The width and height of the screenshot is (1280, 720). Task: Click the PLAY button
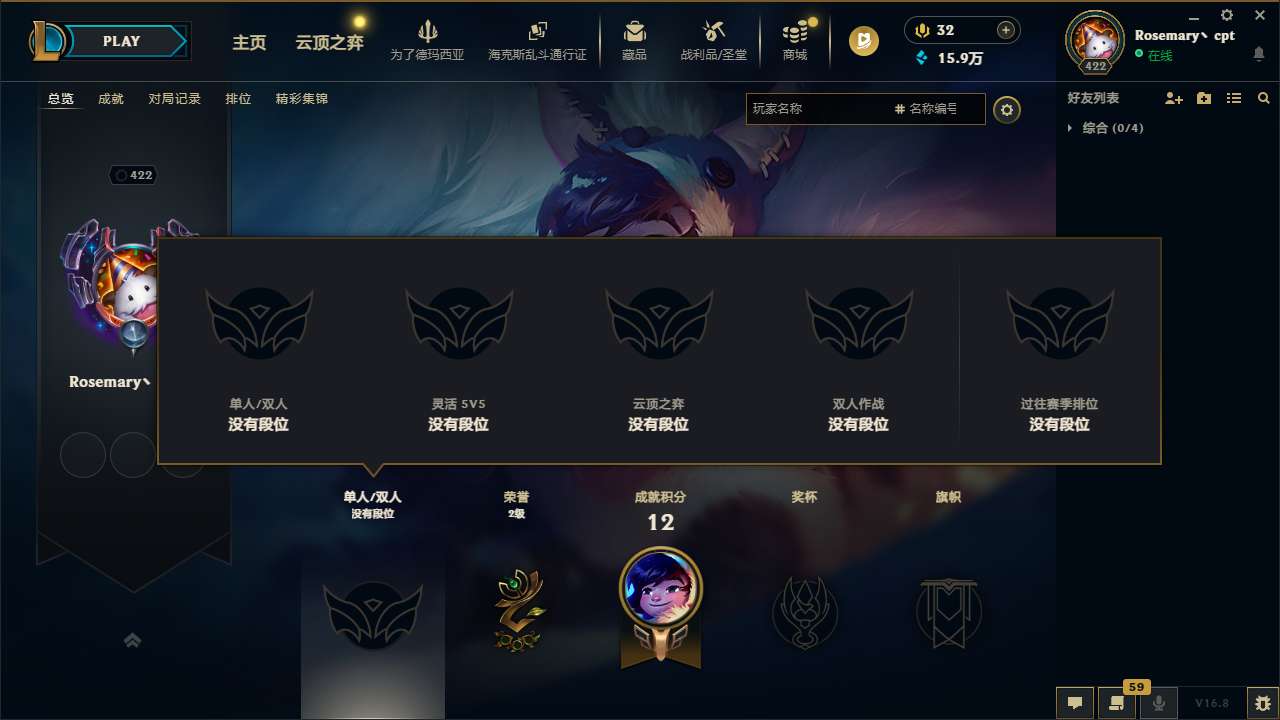122,41
